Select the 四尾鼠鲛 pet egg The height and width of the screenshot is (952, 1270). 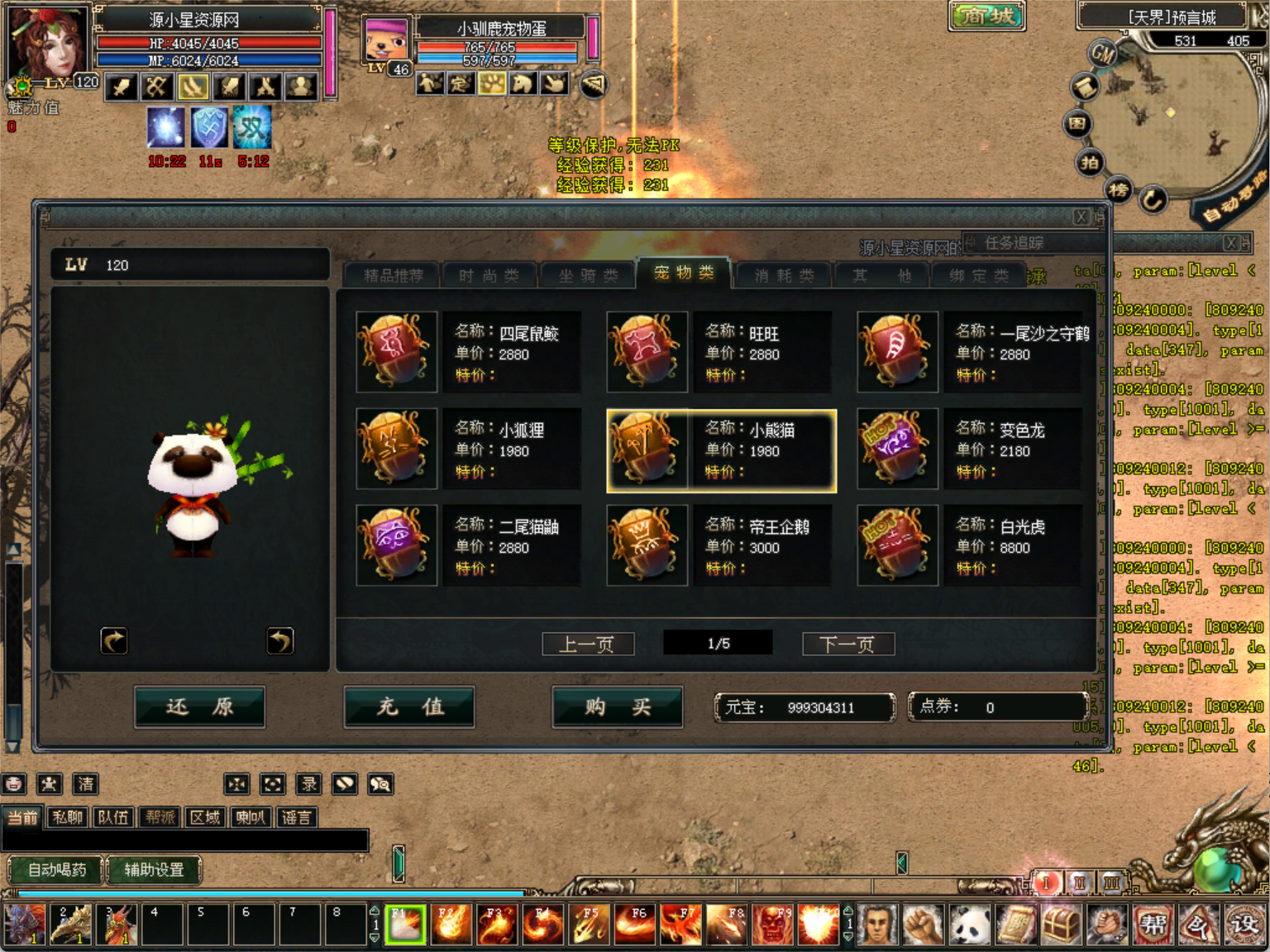[x=397, y=351]
